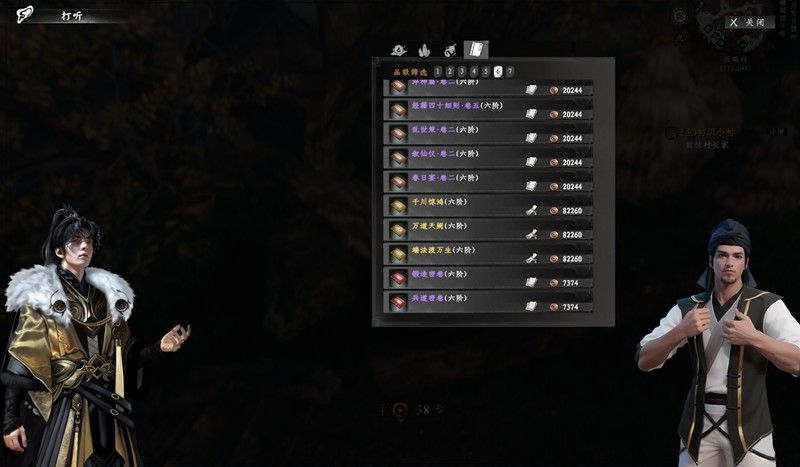Viewport: 800px width, 467px height.
Task: Filter by quality grade 4
Action: pos(474,71)
